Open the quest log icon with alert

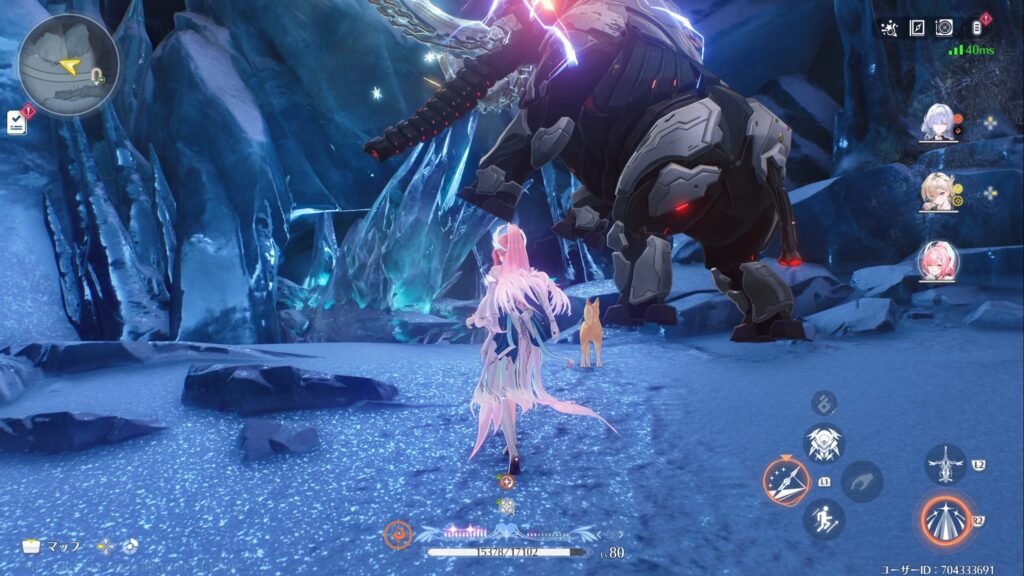[17, 121]
